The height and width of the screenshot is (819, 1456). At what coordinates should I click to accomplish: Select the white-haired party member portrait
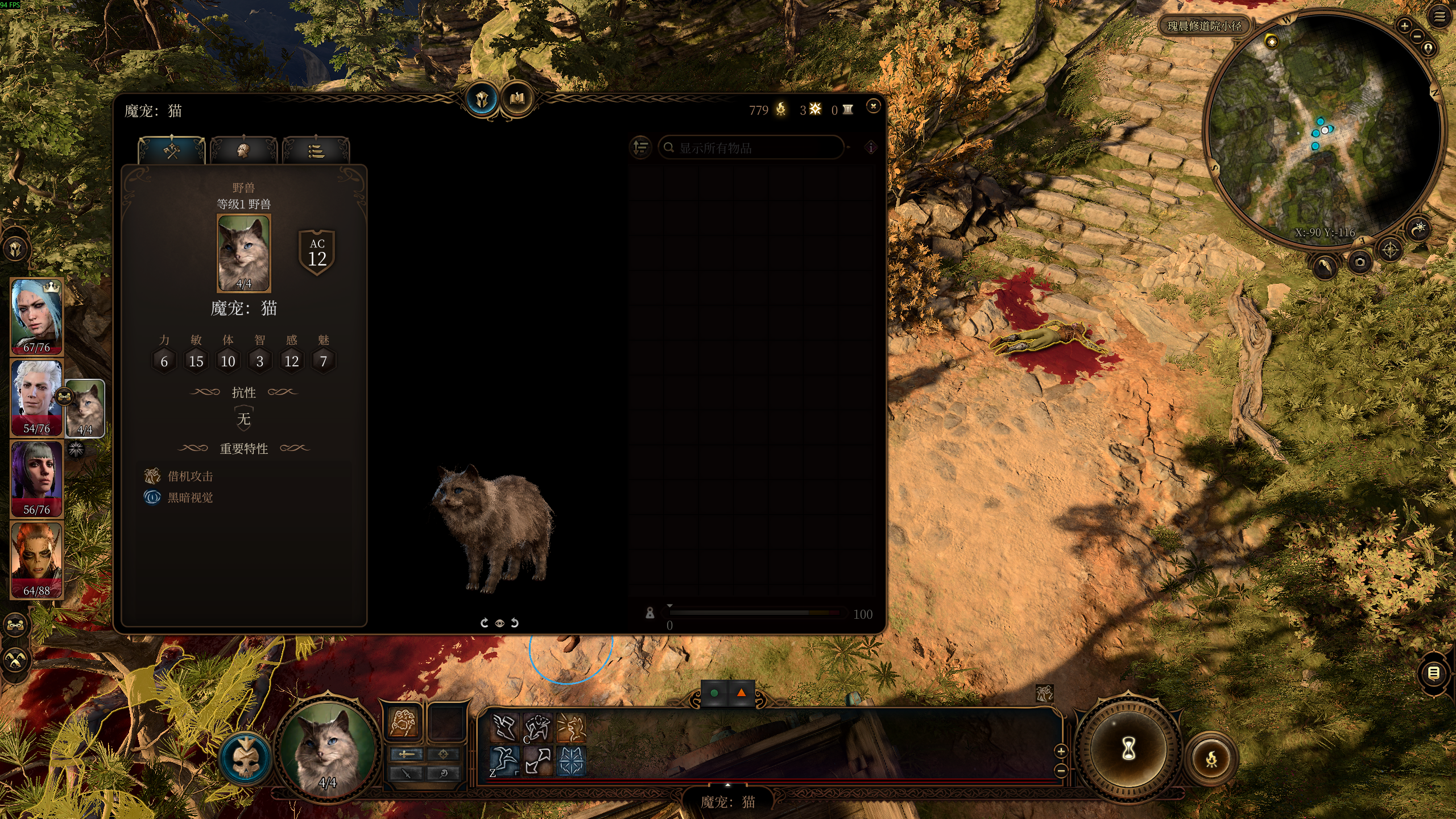coord(37,397)
